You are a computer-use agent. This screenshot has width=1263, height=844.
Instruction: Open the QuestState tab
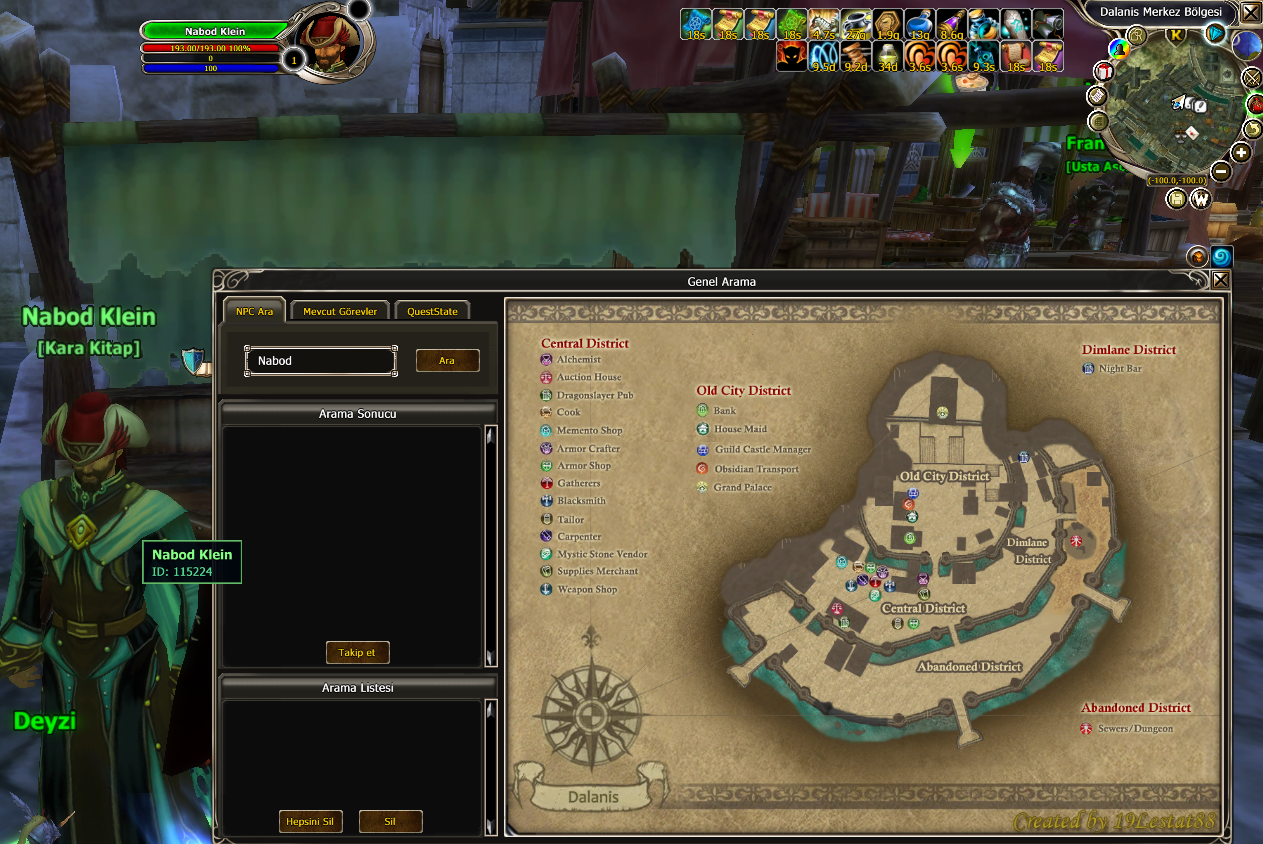(x=432, y=311)
